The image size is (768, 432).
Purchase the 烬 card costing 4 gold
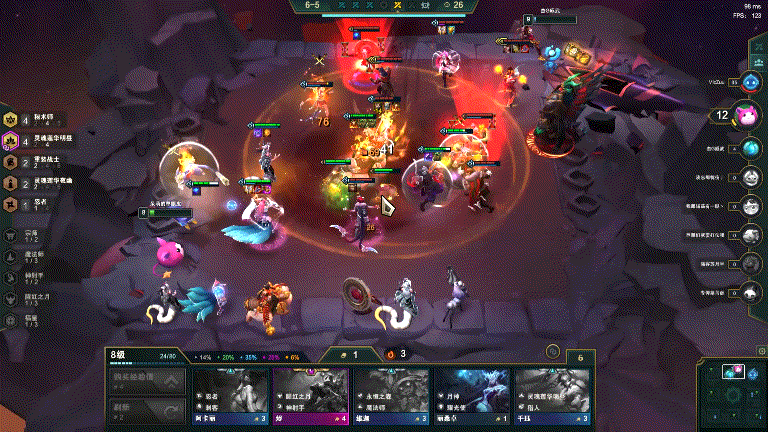[311, 397]
